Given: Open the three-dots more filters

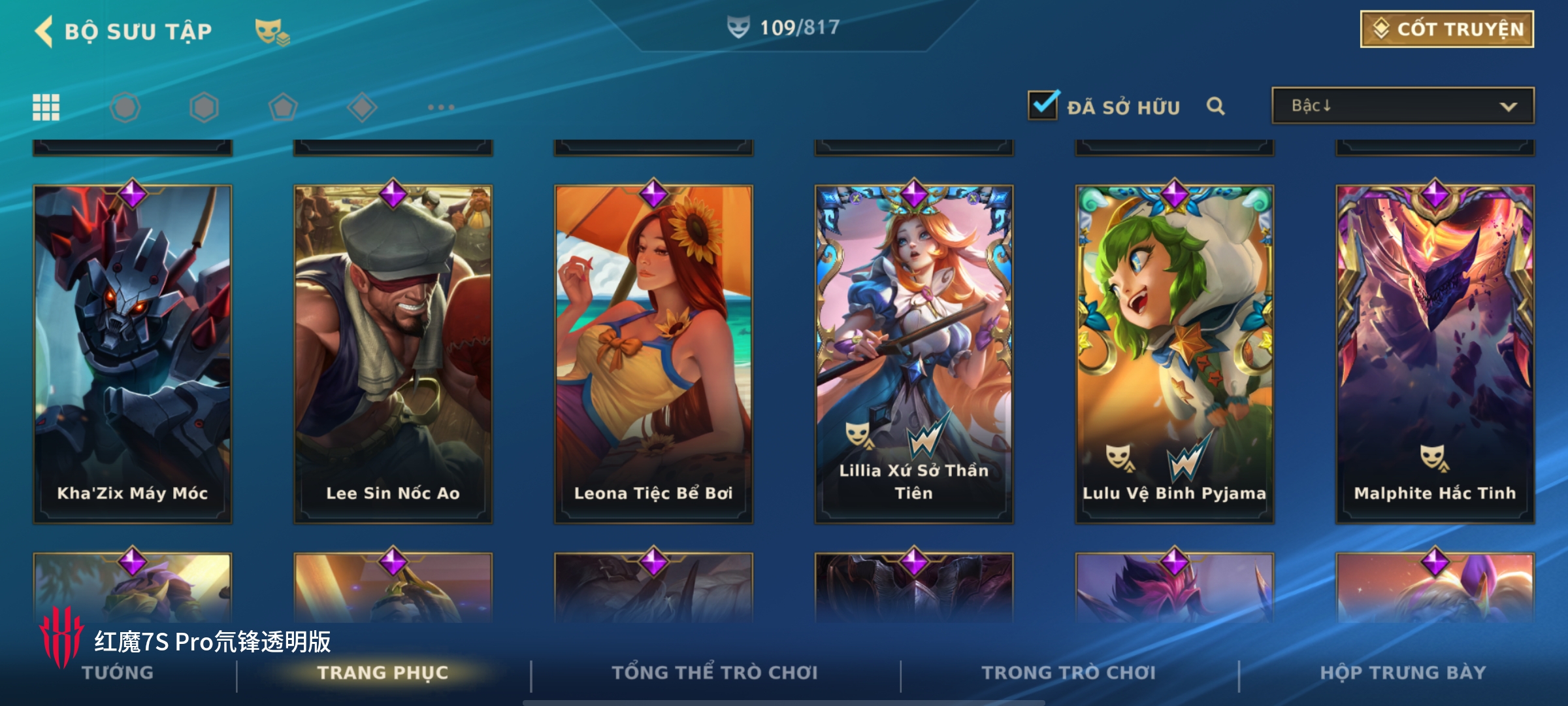Looking at the screenshot, I should coord(441,107).
